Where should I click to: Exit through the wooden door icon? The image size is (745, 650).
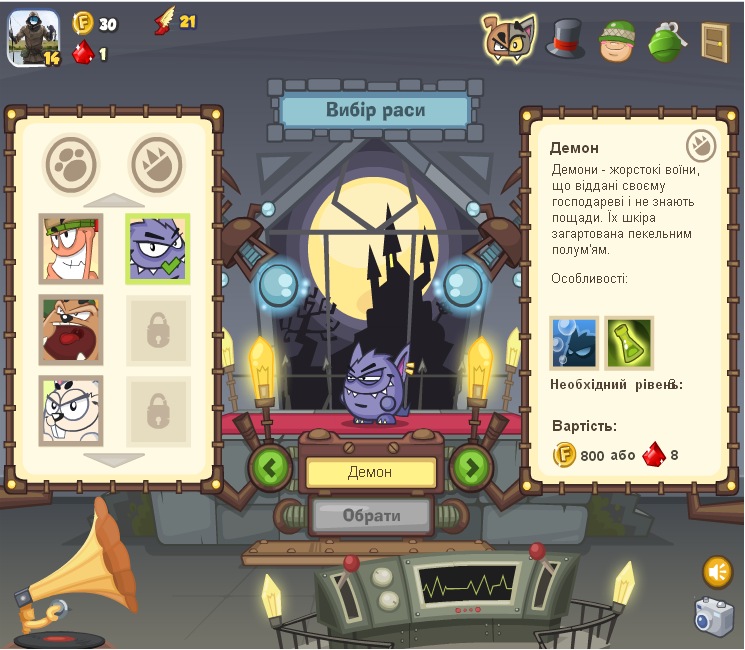click(x=715, y=41)
